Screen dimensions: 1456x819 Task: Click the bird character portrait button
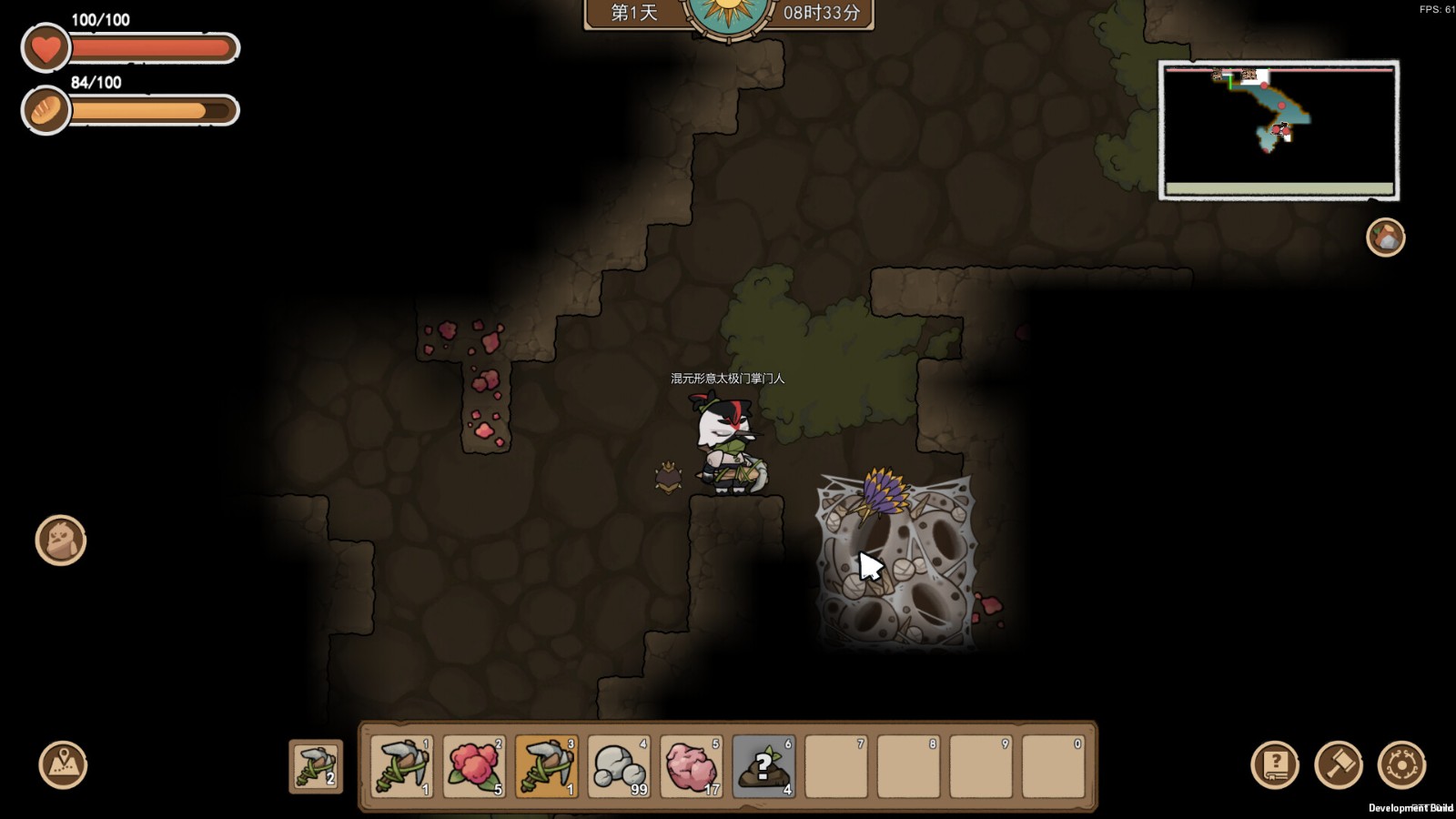pyautogui.click(x=61, y=541)
